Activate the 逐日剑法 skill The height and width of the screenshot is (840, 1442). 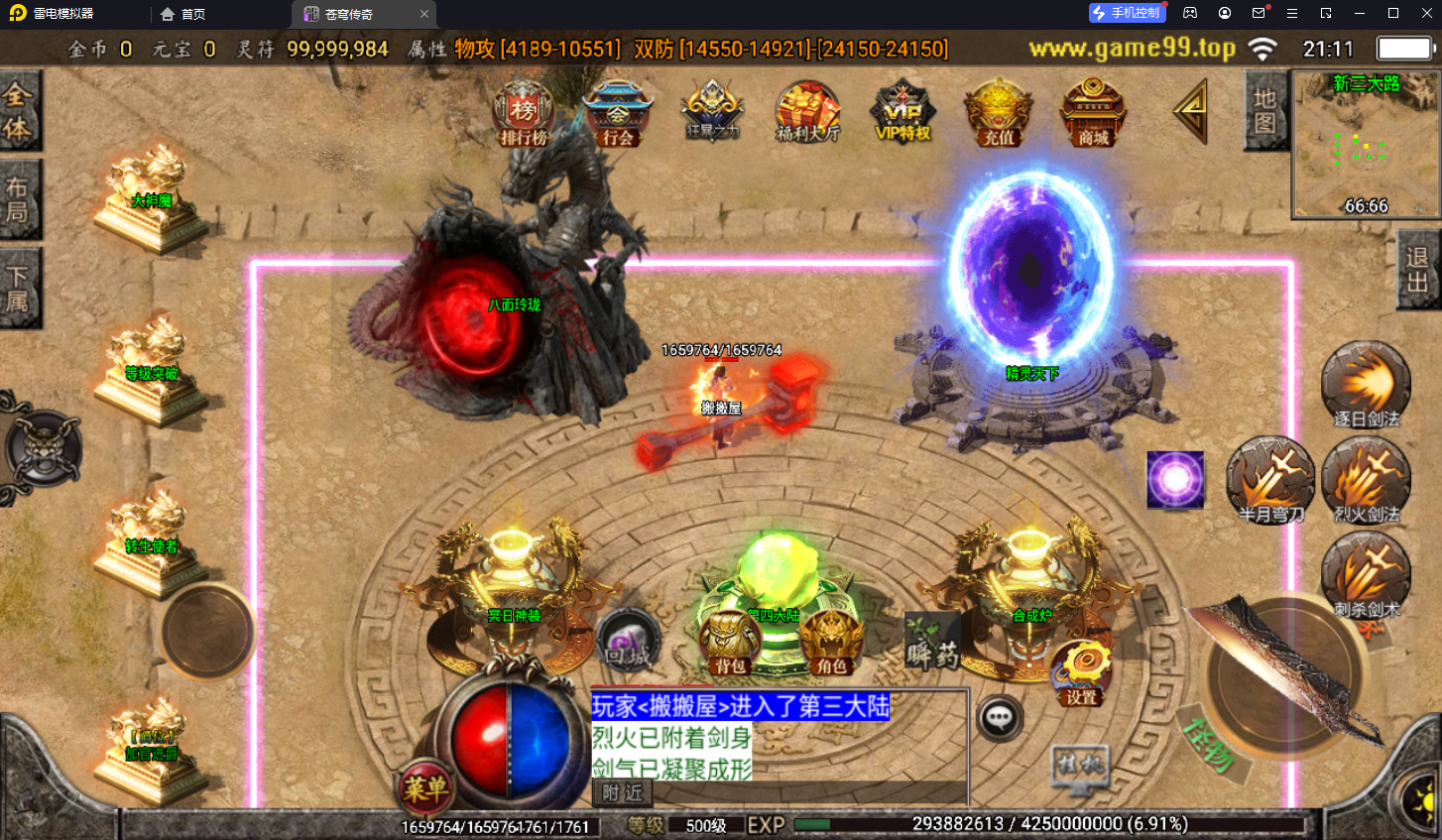click(1366, 384)
